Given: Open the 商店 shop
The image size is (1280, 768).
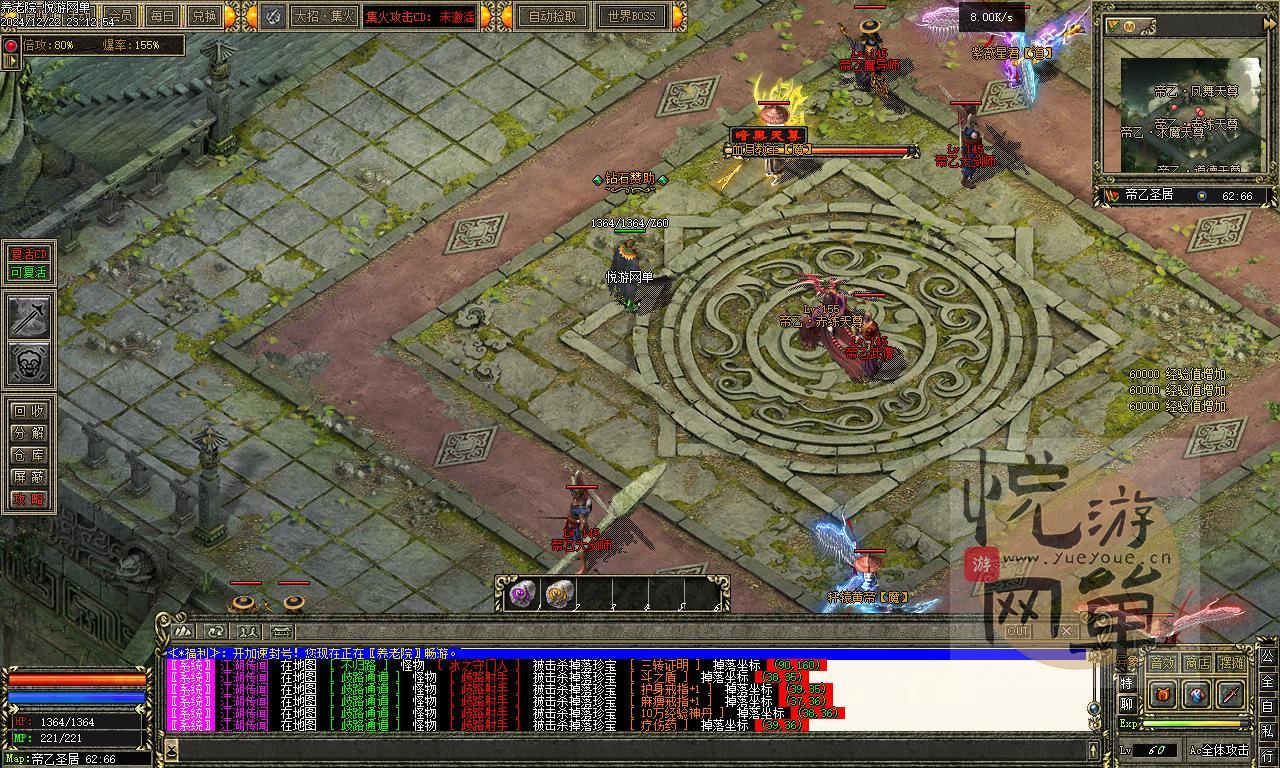Looking at the screenshot, I should pyautogui.click(x=1197, y=663).
